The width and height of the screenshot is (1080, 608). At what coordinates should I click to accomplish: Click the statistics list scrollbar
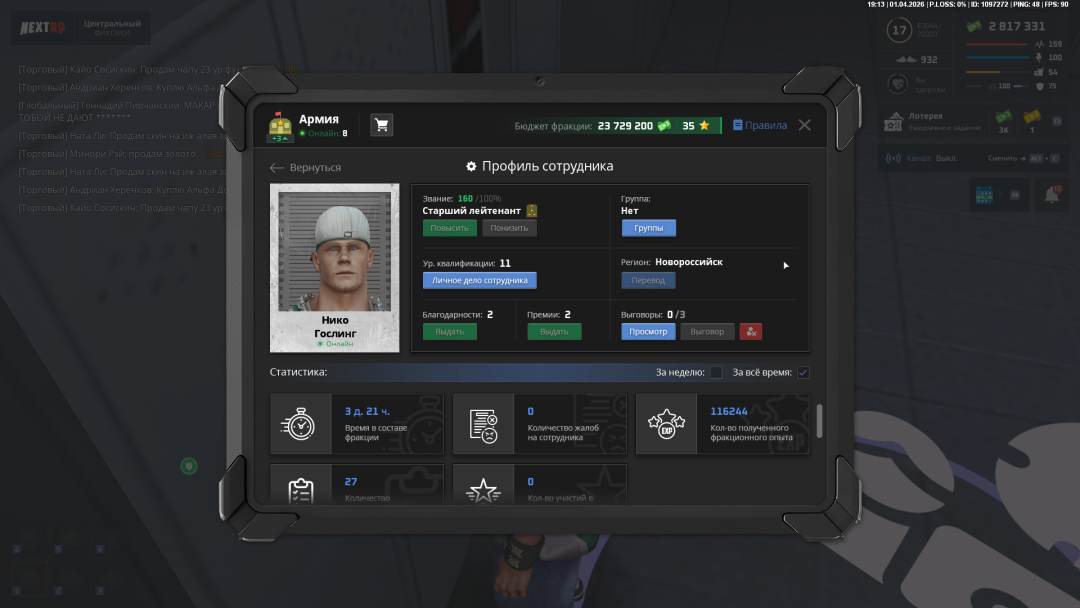pyautogui.click(x=820, y=420)
